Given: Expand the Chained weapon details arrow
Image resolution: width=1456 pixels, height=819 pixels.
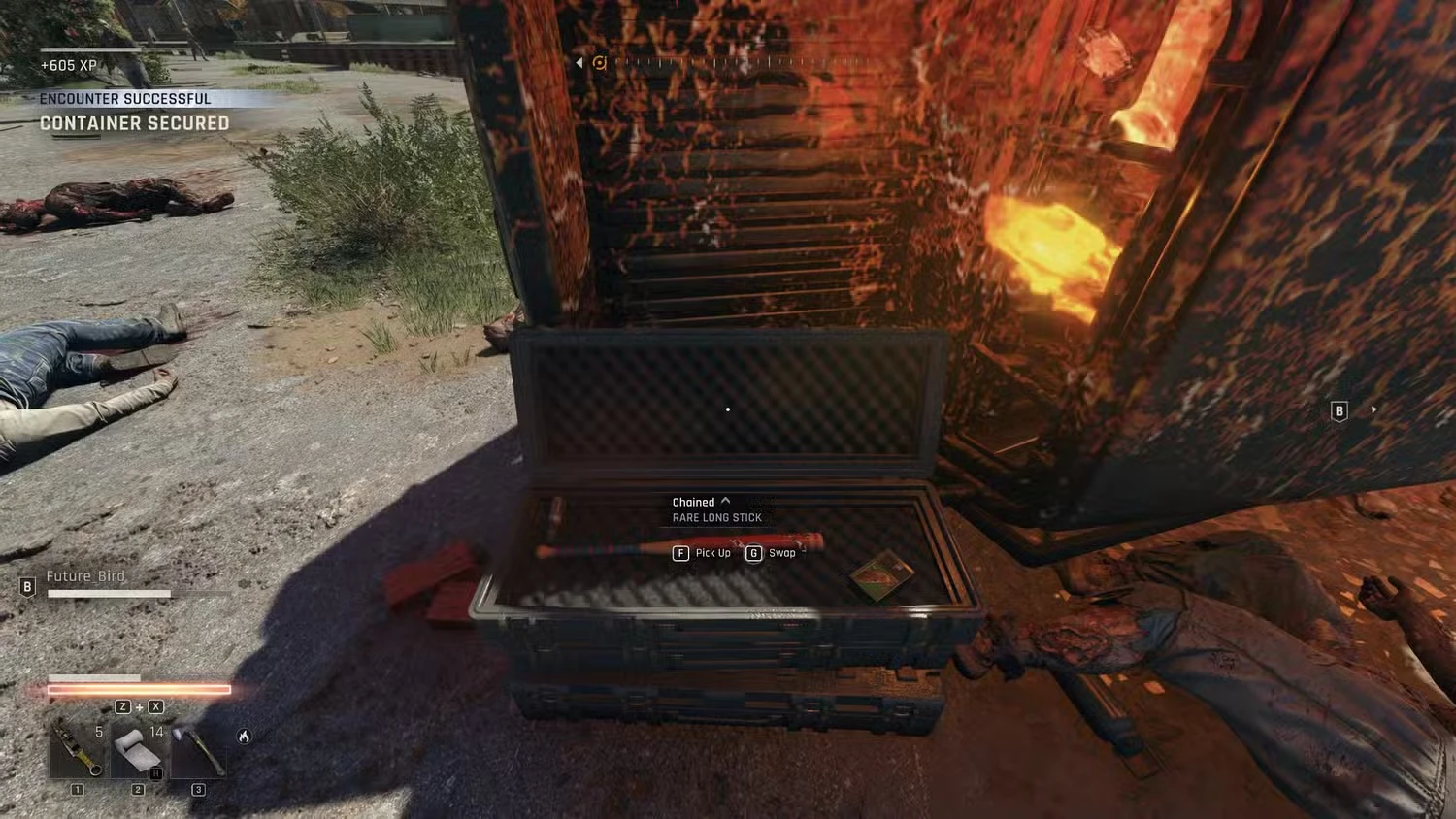Looking at the screenshot, I should coord(726,501).
